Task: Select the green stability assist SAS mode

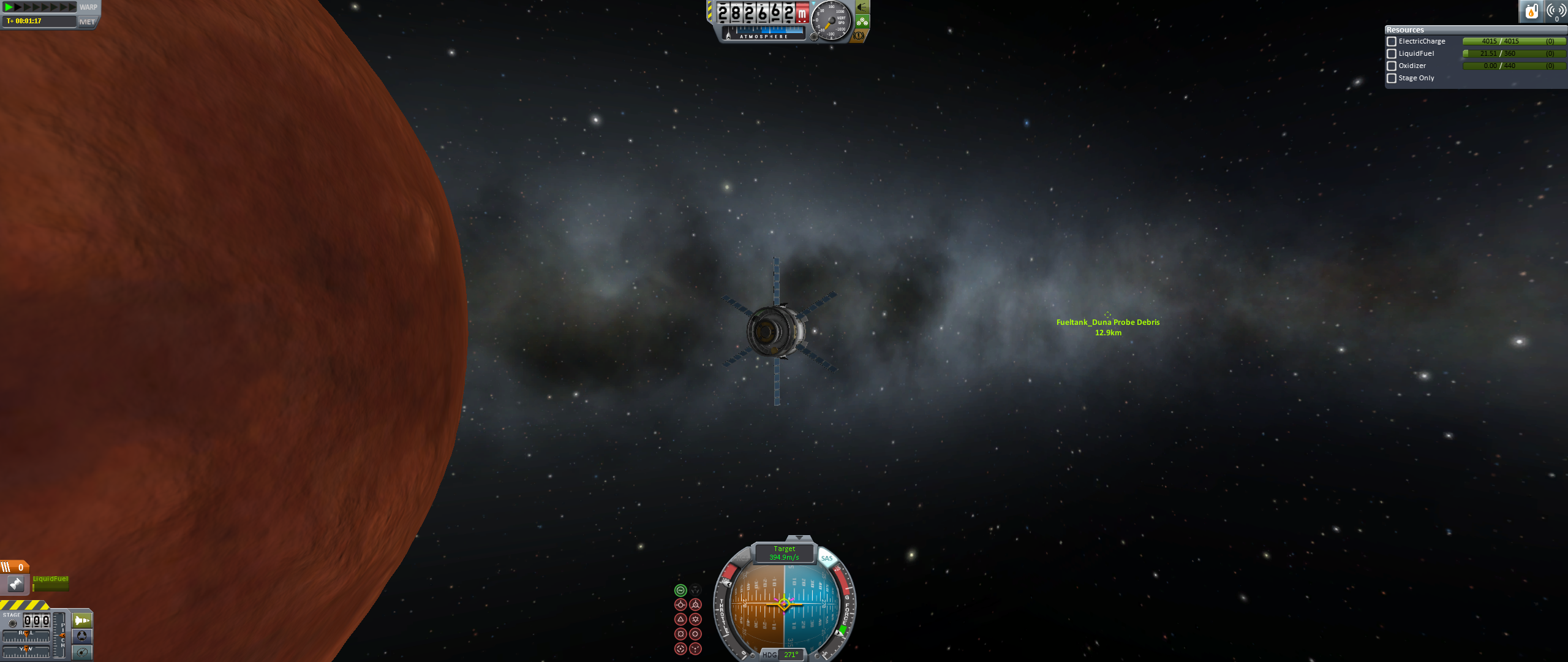Action: (x=680, y=590)
